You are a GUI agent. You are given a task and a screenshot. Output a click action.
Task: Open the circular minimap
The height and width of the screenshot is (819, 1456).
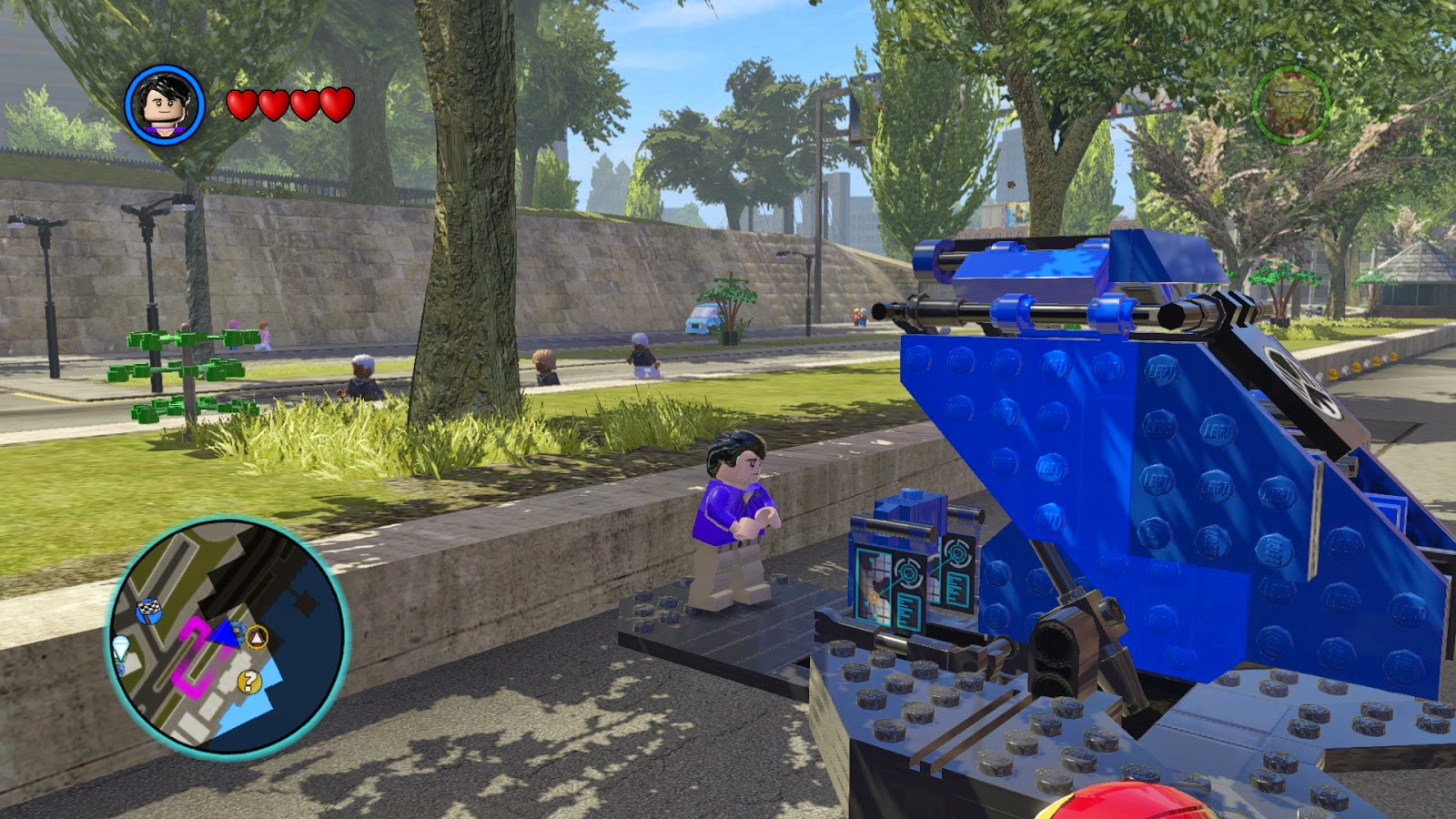coord(227,636)
